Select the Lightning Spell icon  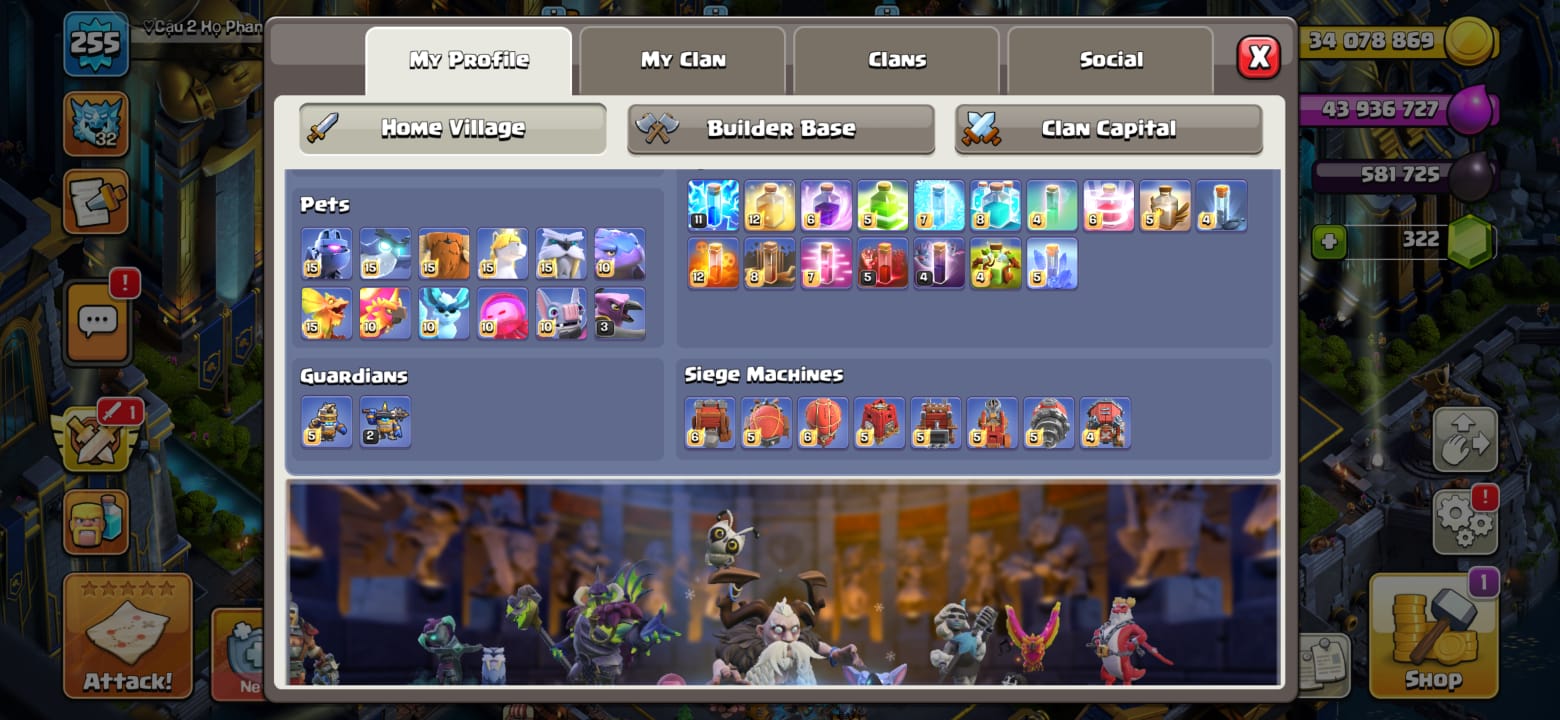coord(713,205)
